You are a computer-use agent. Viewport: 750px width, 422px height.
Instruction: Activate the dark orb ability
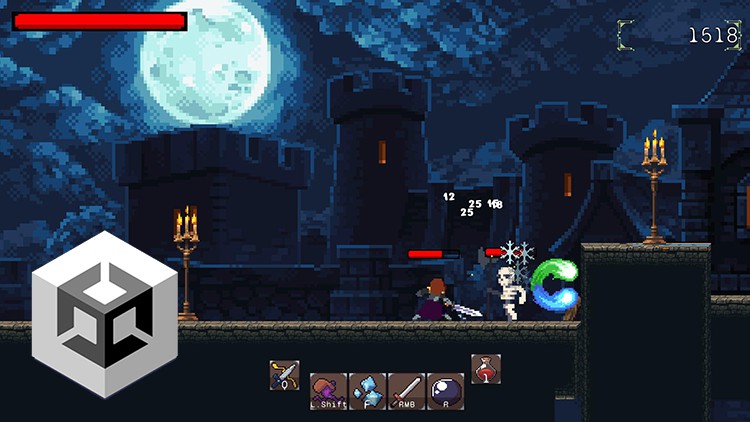point(446,391)
